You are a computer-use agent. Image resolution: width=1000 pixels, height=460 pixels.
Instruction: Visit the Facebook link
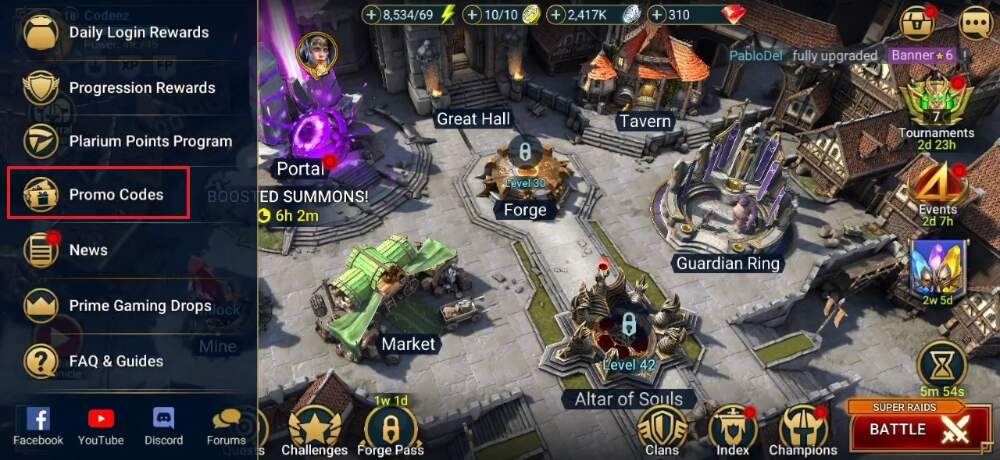tap(38, 426)
